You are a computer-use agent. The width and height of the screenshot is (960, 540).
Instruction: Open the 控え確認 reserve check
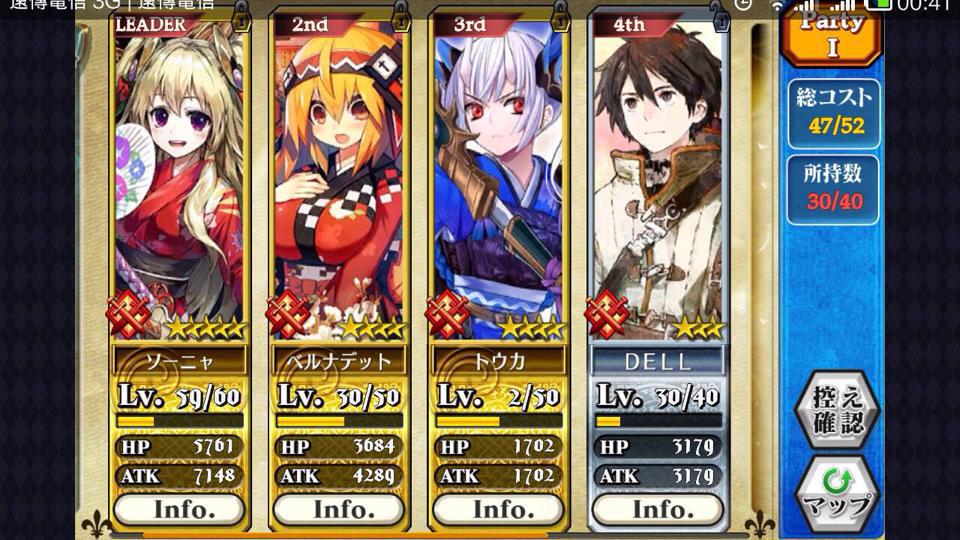click(837, 409)
